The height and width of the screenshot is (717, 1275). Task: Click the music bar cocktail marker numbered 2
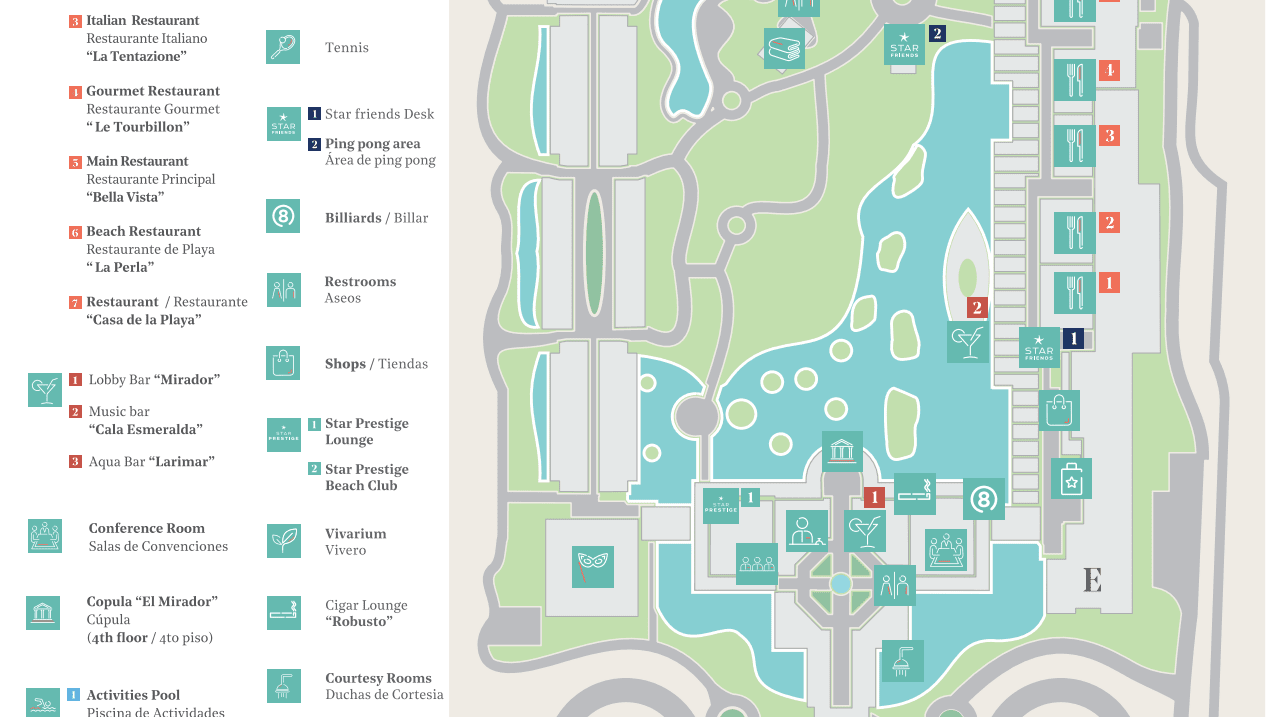[x=968, y=342]
